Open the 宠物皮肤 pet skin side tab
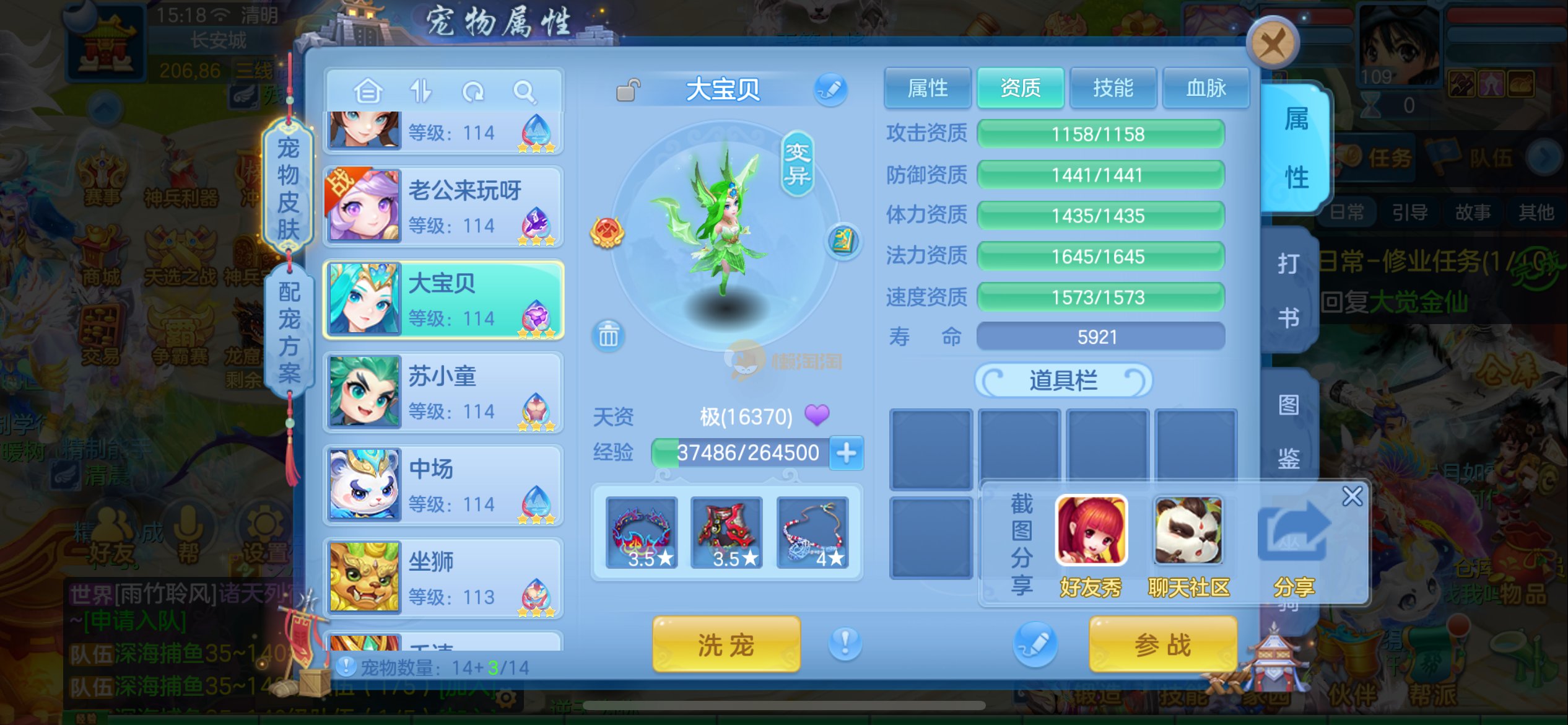The width and height of the screenshot is (1568, 725). [288, 188]
